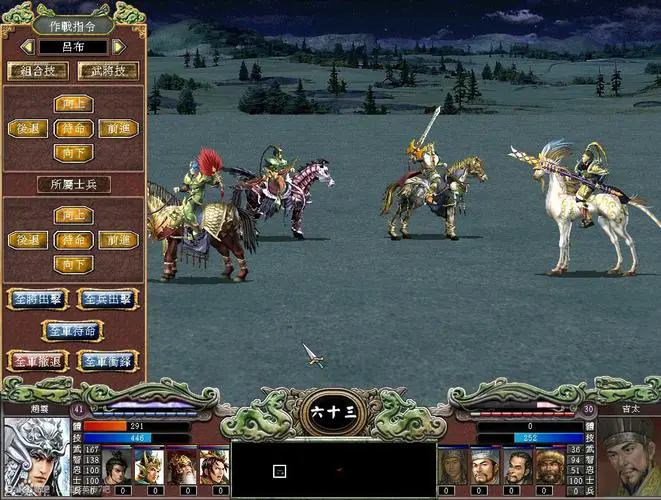Advance the 所屬士兵 soldiers with their 前進 button
The height and width of the screenshot is (500, 661).
(119, 240)
